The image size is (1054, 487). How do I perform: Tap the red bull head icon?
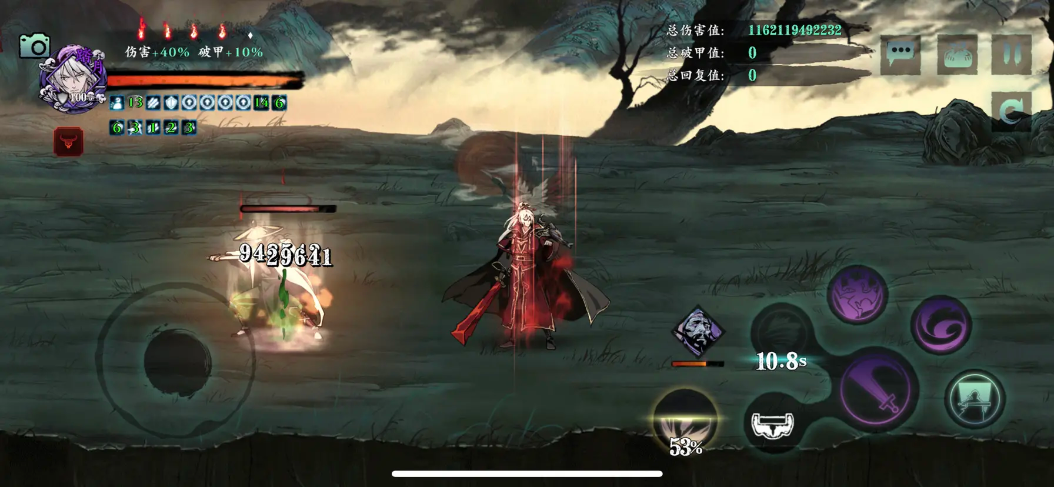[68, 142]
